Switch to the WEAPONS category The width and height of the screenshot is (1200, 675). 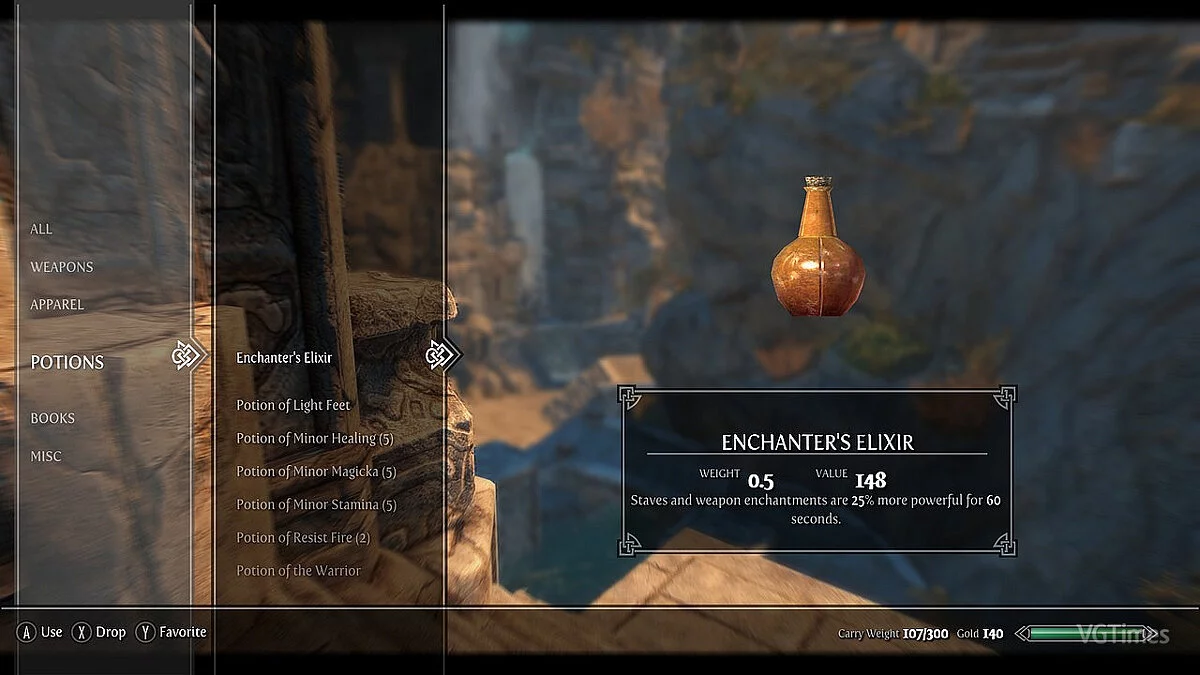(x=61, y=267)
